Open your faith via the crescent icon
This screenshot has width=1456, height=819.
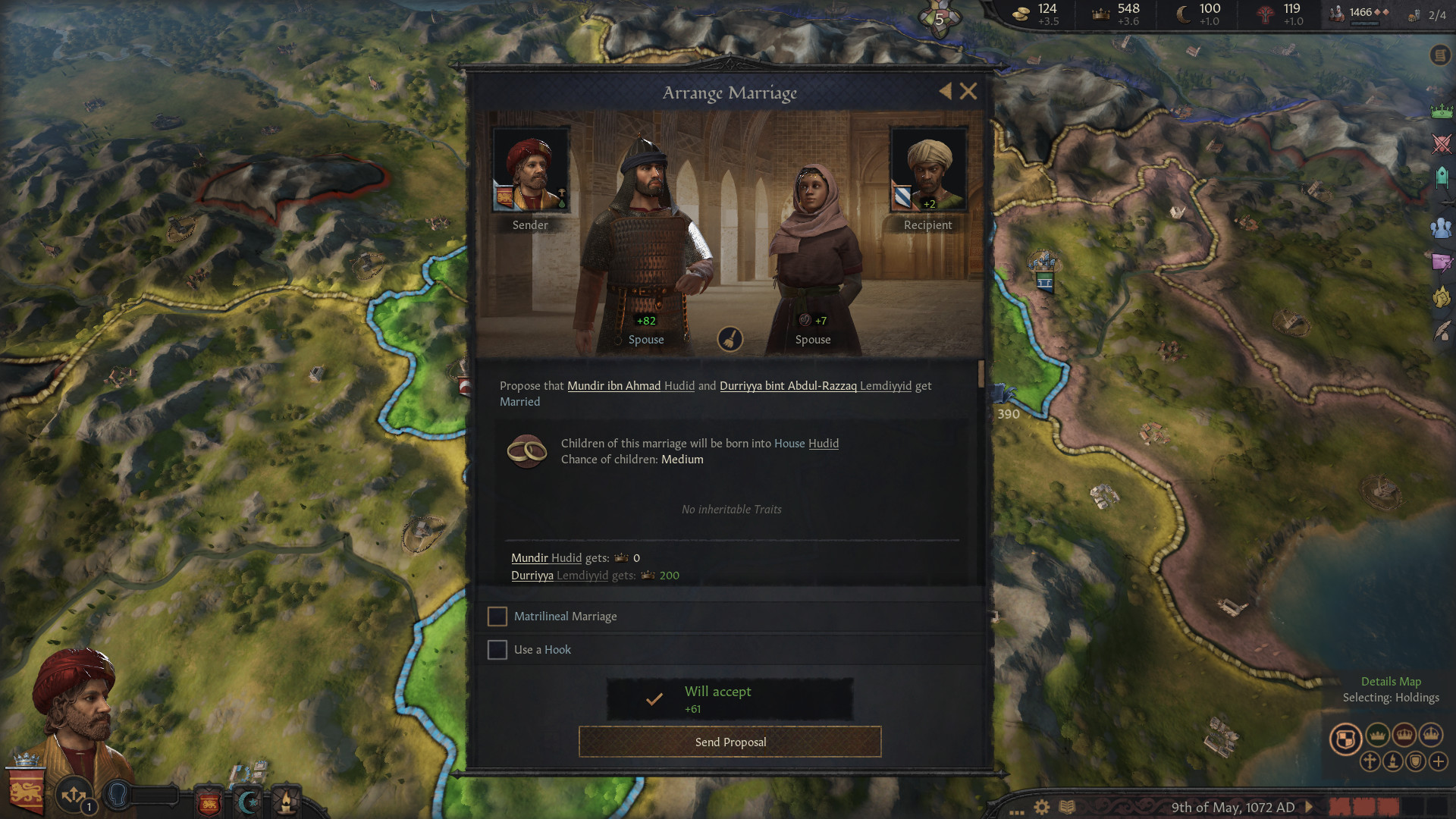[x=247, y=800]
